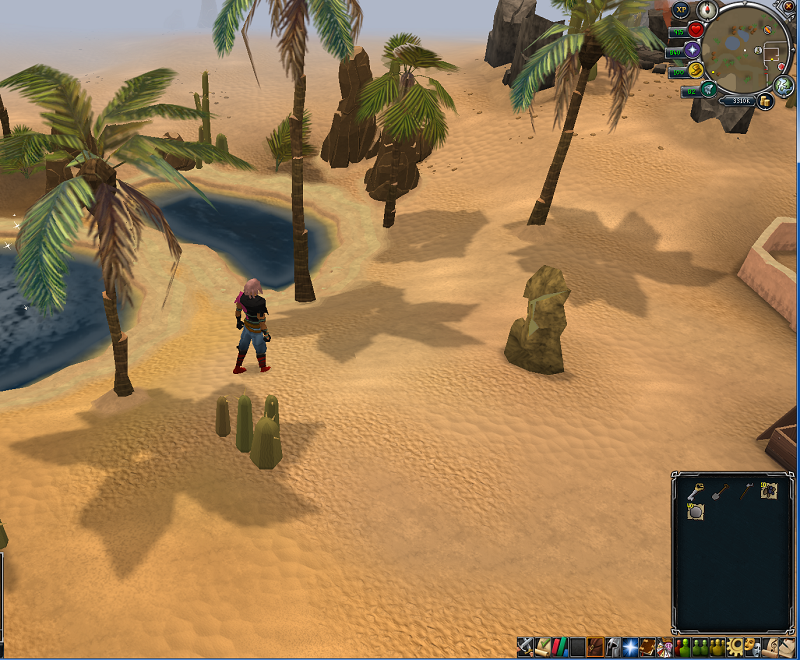800x660 pixels.
Task: Toggle the purple prayer star orb
Action: pos(692,50)
